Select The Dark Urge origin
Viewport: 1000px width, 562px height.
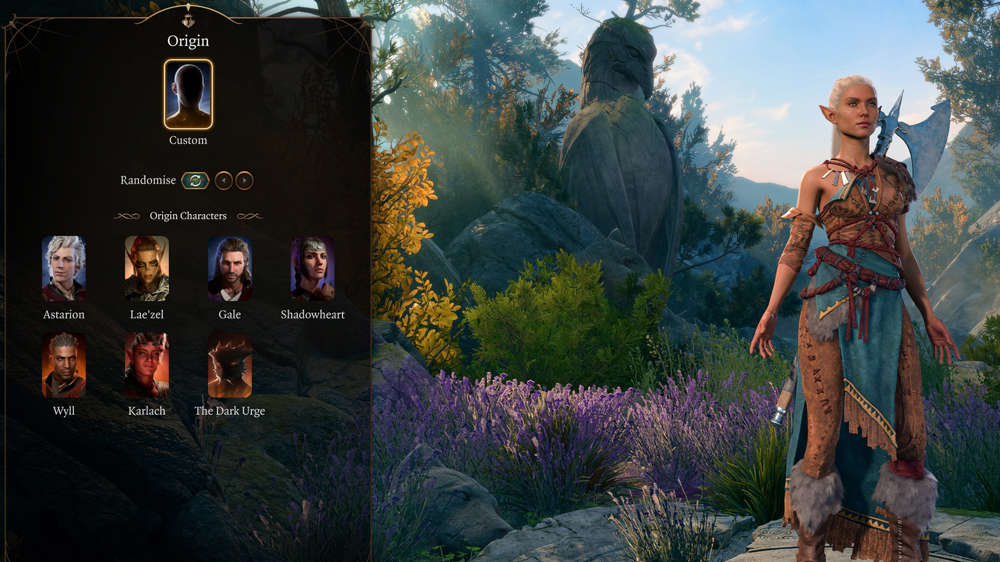coord(230,365)
